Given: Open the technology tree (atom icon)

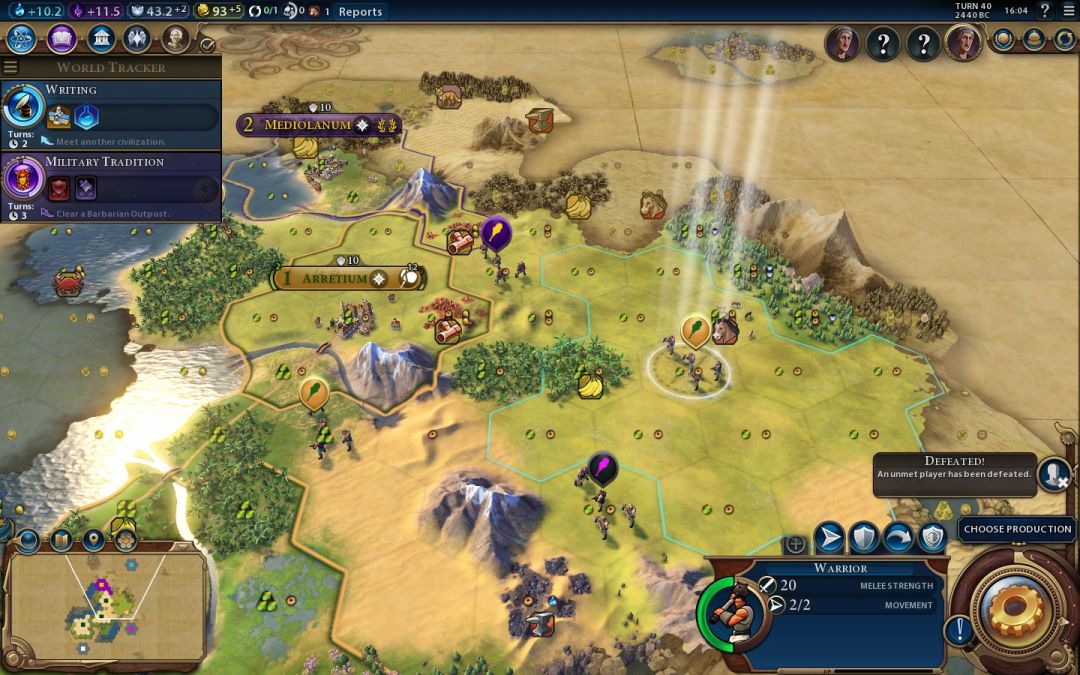Looking at the screenshot, I should pyautogui.click(x=22, y=39).
